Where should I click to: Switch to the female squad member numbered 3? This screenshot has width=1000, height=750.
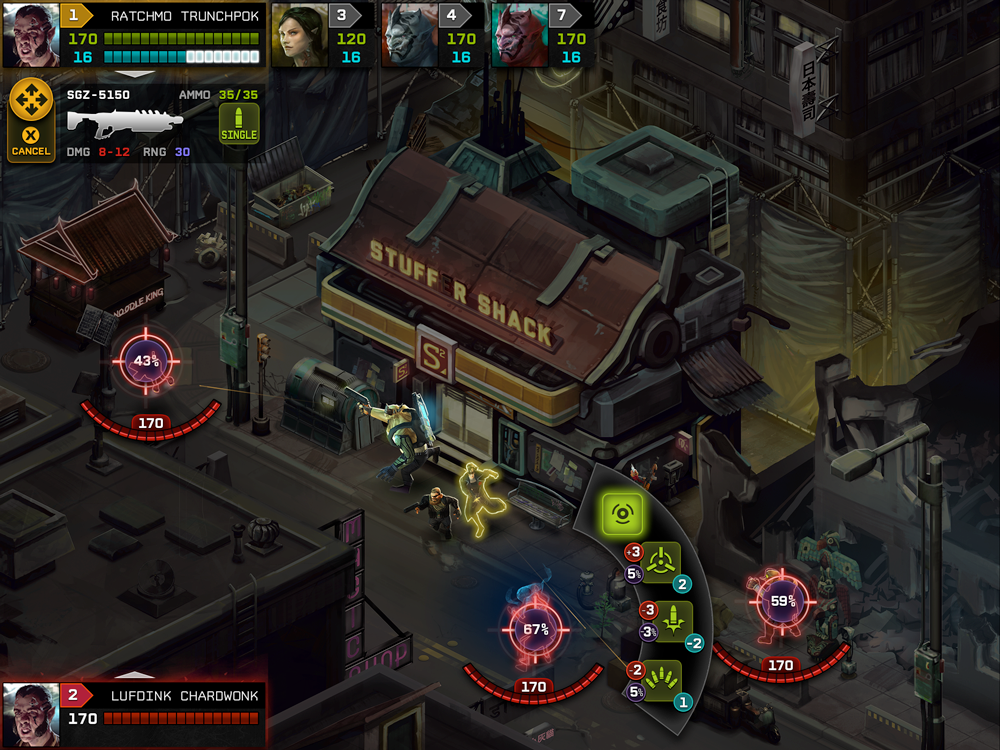point(298,33)
